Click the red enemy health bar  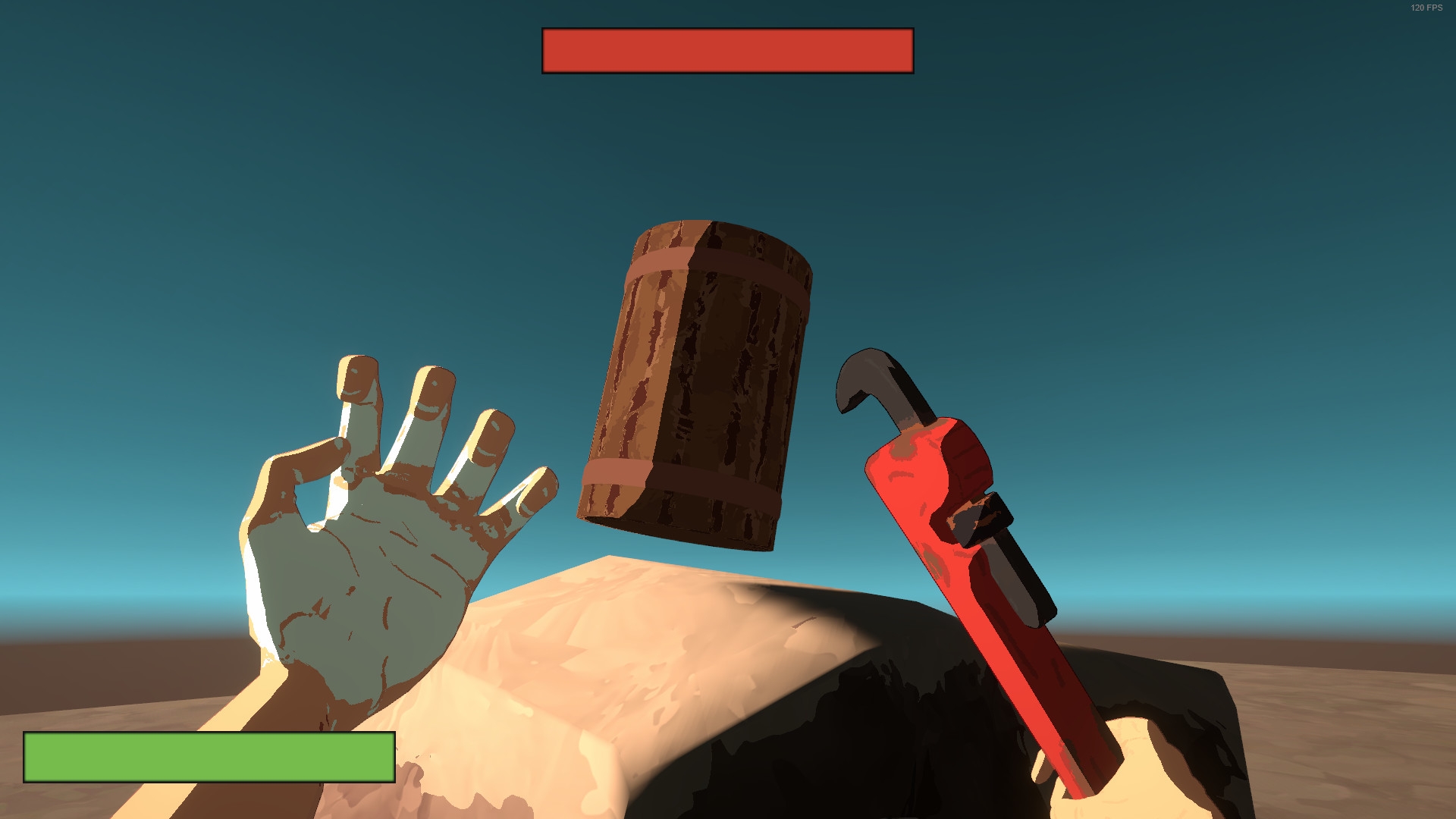pyautogui.click(x=726, y=52)
